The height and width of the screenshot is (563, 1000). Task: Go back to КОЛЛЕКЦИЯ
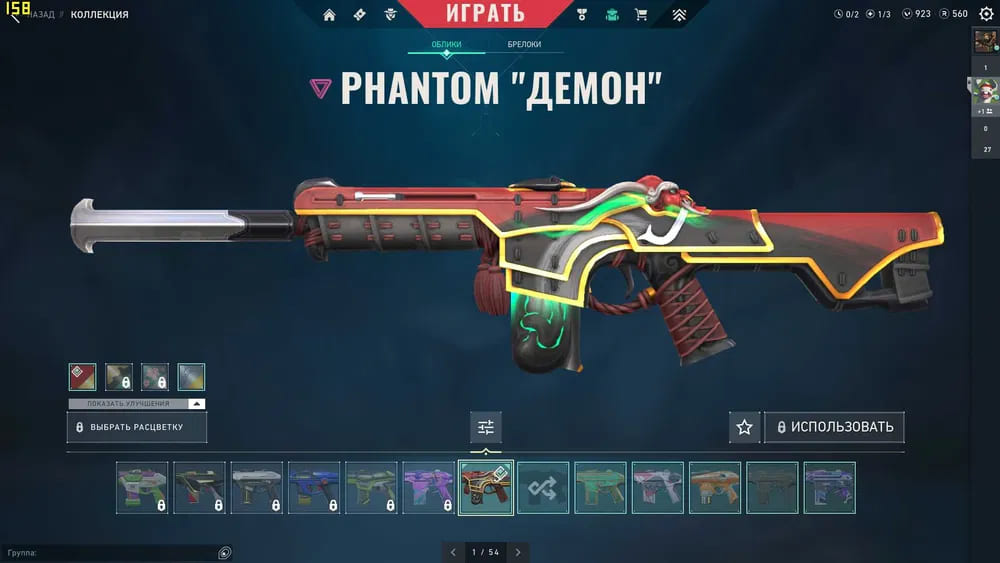[99, 15]
